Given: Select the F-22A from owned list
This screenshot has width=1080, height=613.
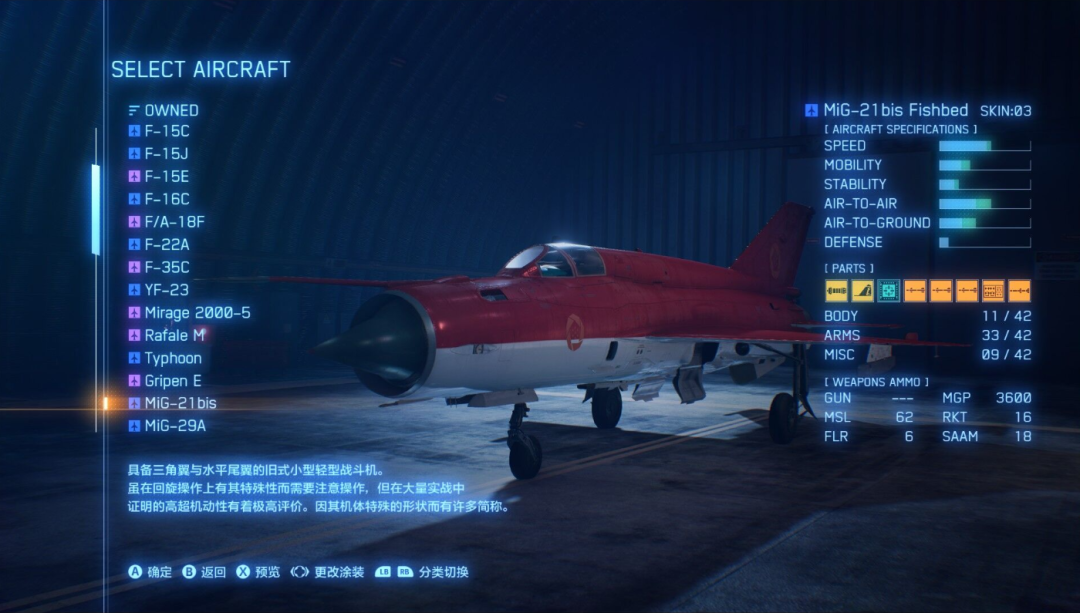Looking at the screenshot, I should pyautogui.click(x=166, y=244).
